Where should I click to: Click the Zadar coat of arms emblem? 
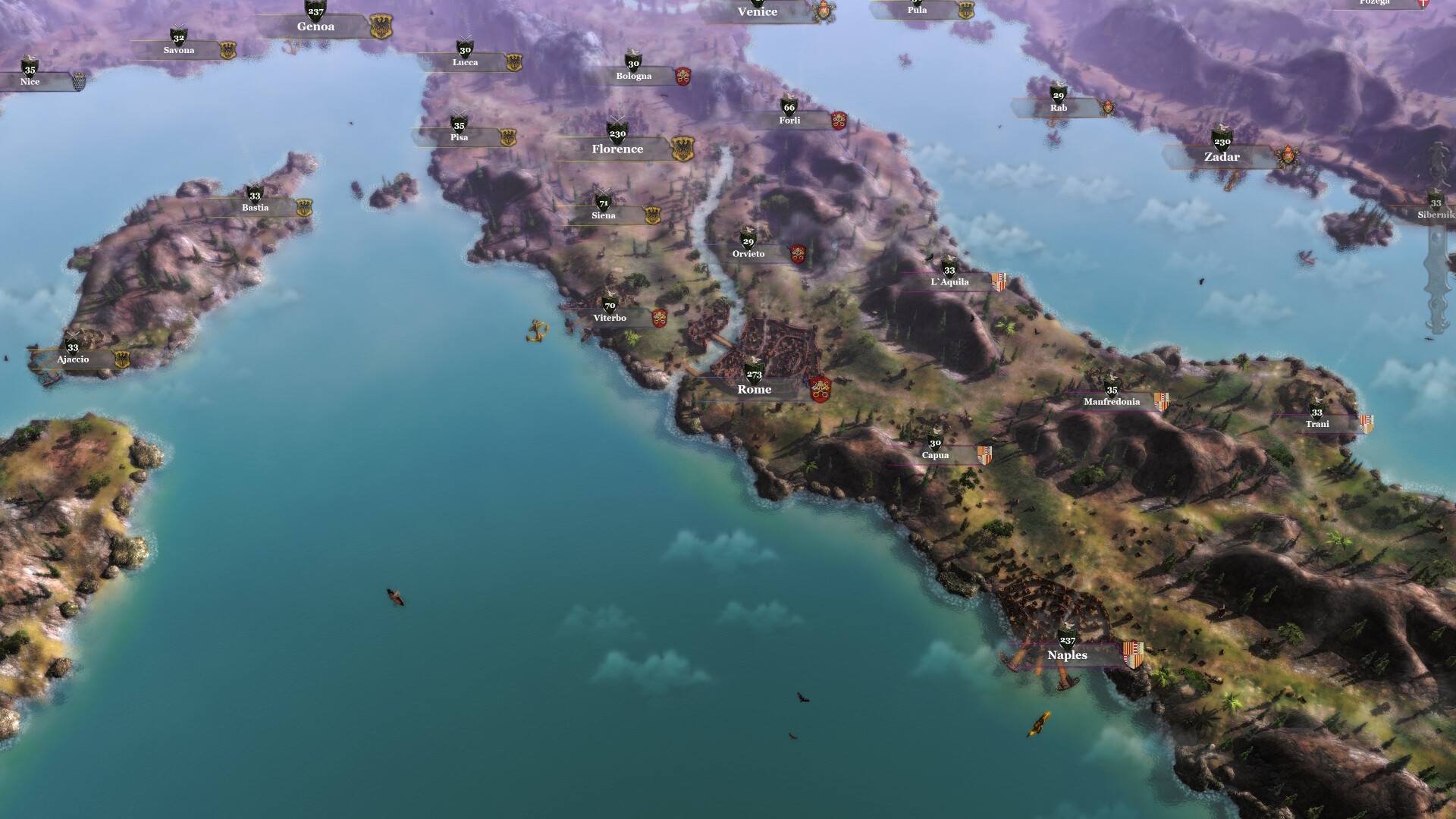tap(1286, 153)
